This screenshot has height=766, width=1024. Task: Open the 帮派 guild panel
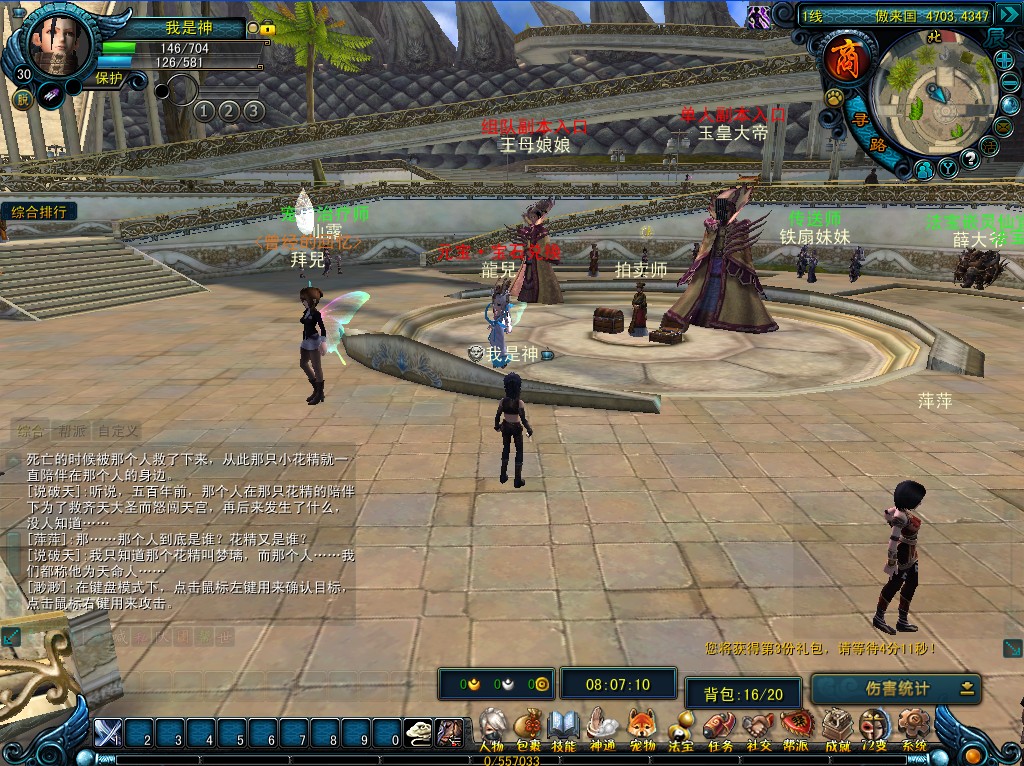pyautogui.click(x=796, y=727)
